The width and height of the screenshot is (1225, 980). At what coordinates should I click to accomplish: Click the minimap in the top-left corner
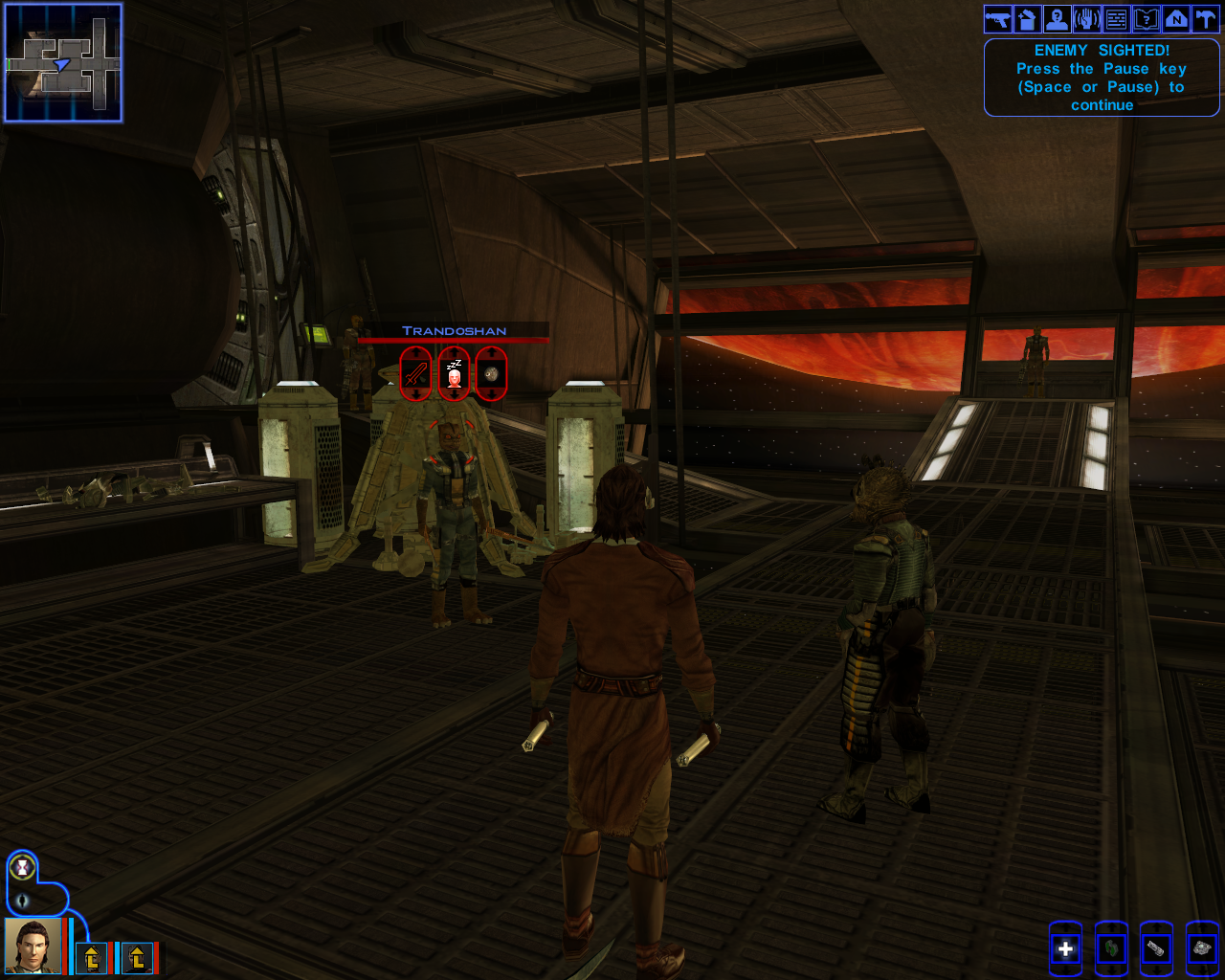pyautogui.click(x=62, y=62)
